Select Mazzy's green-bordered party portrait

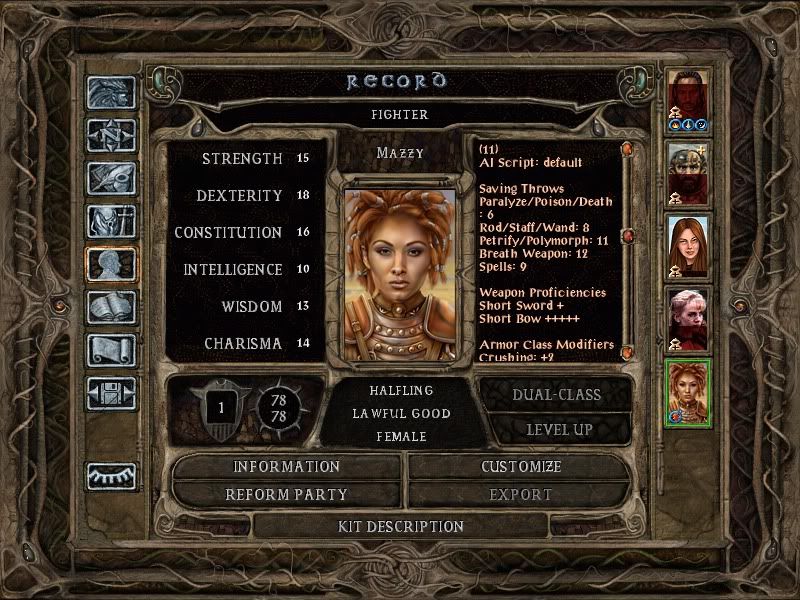click(689, 393)
